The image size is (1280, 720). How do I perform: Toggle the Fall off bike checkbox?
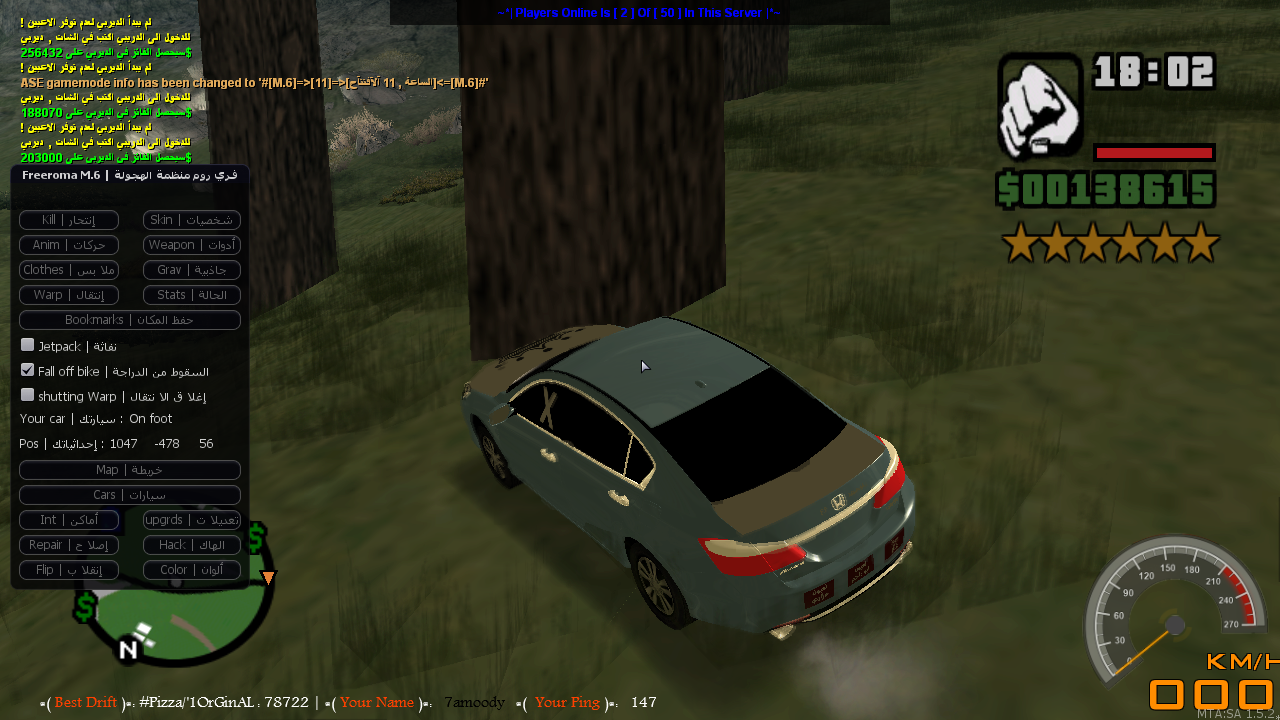pyautogui.click(x=28, y=370)
